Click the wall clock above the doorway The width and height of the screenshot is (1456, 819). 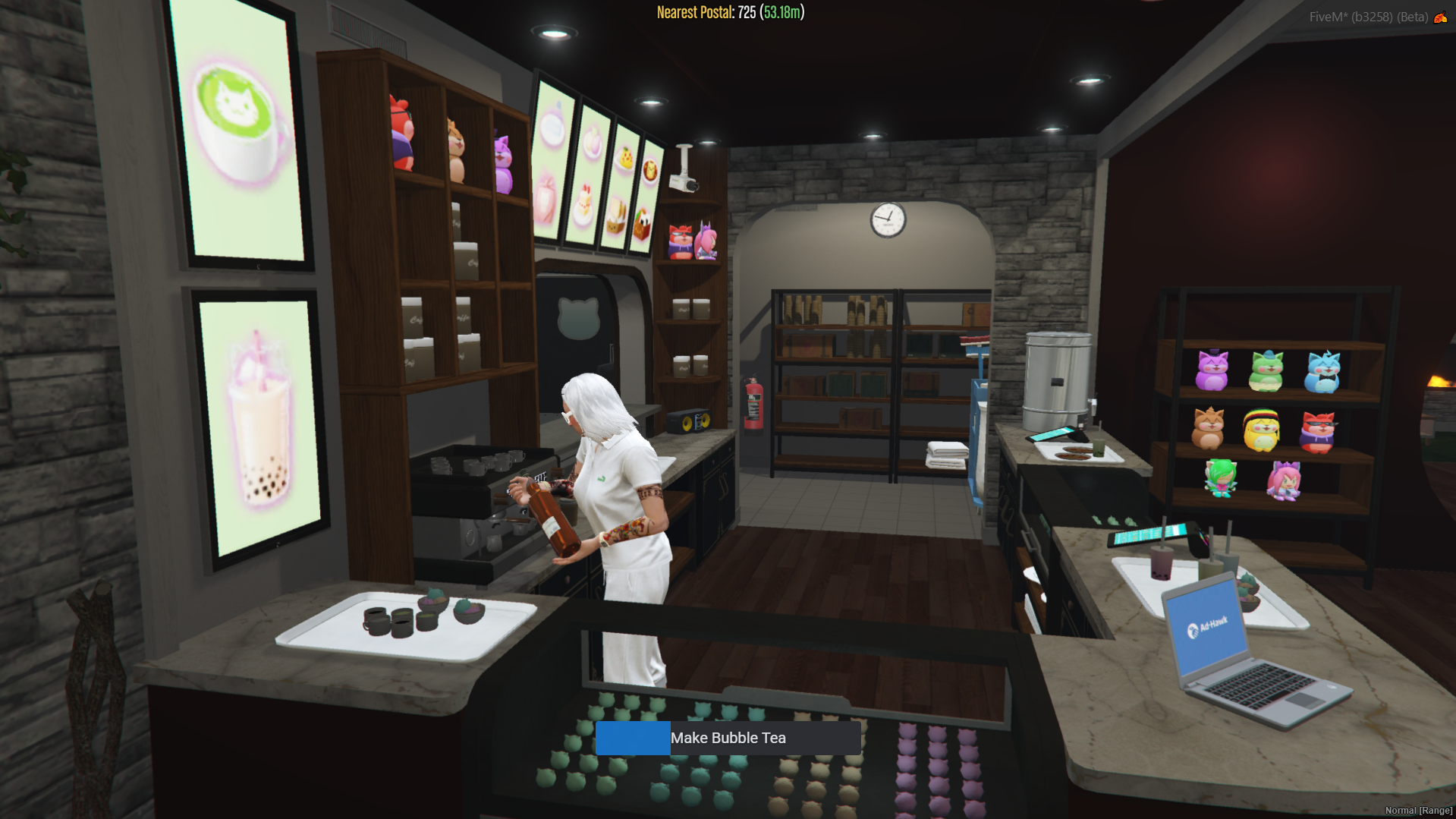click(888, 219)
